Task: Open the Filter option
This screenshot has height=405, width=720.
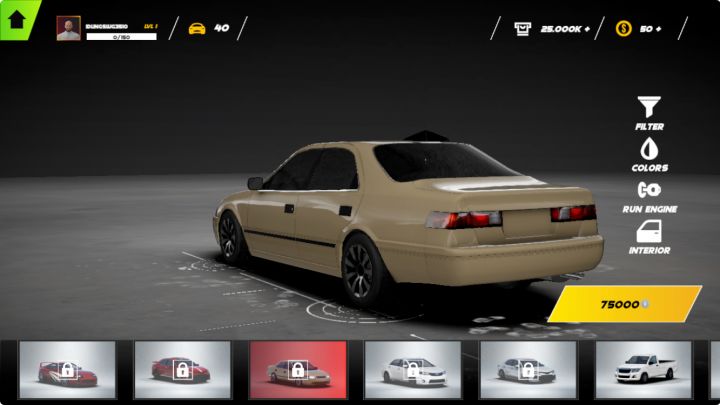Action: [x=649, y=112]
